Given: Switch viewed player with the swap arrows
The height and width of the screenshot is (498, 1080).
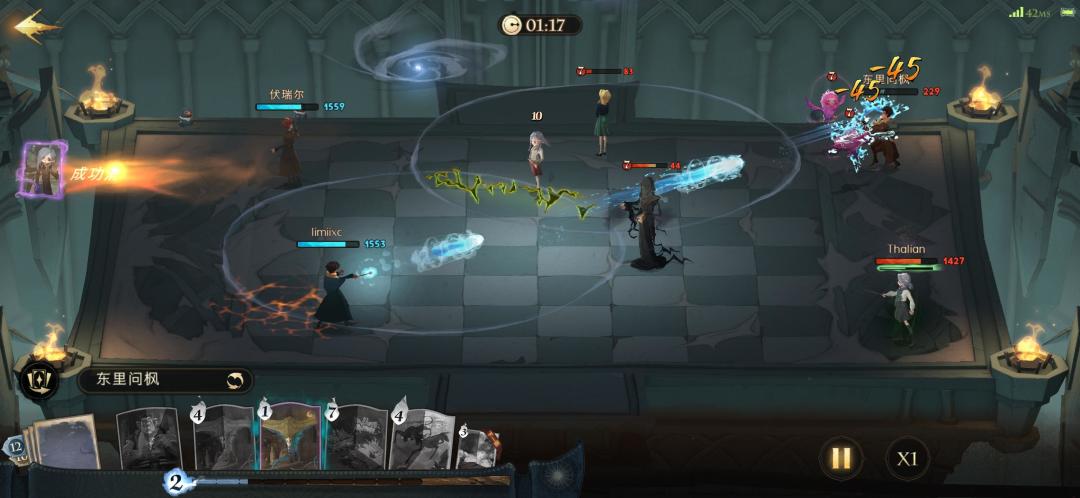Looking at the screenshot, I should pos(235,380).
